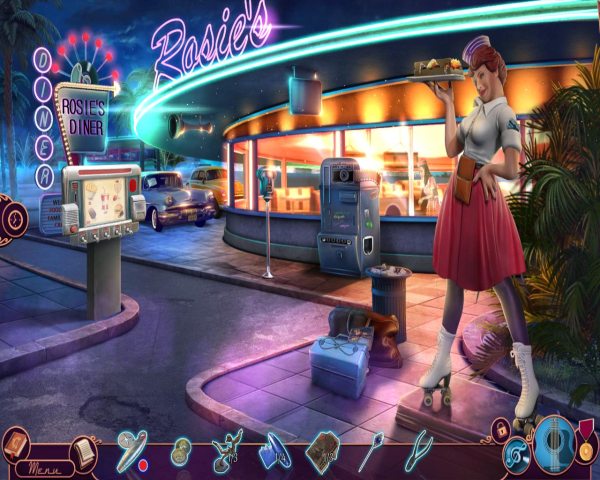Viewport: 600px width, 480px height.
Task: Pick the dancer figurine inventory item
Action: coord(227,449)
